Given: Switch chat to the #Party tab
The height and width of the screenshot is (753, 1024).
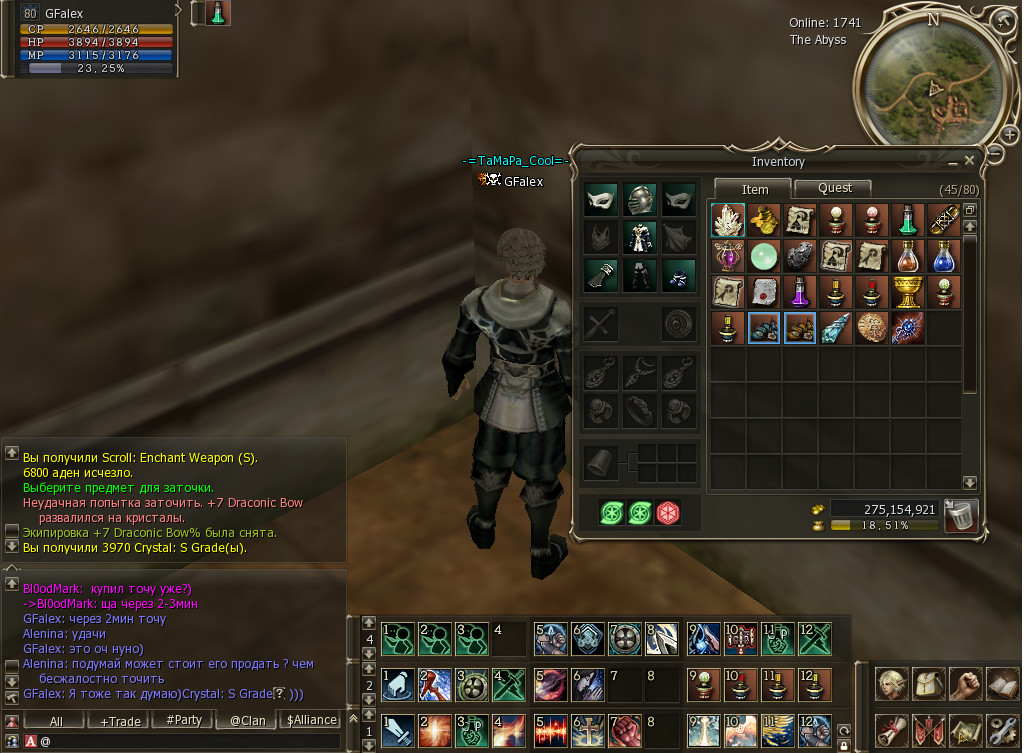Looking at the screenshot, I should 184,720.
